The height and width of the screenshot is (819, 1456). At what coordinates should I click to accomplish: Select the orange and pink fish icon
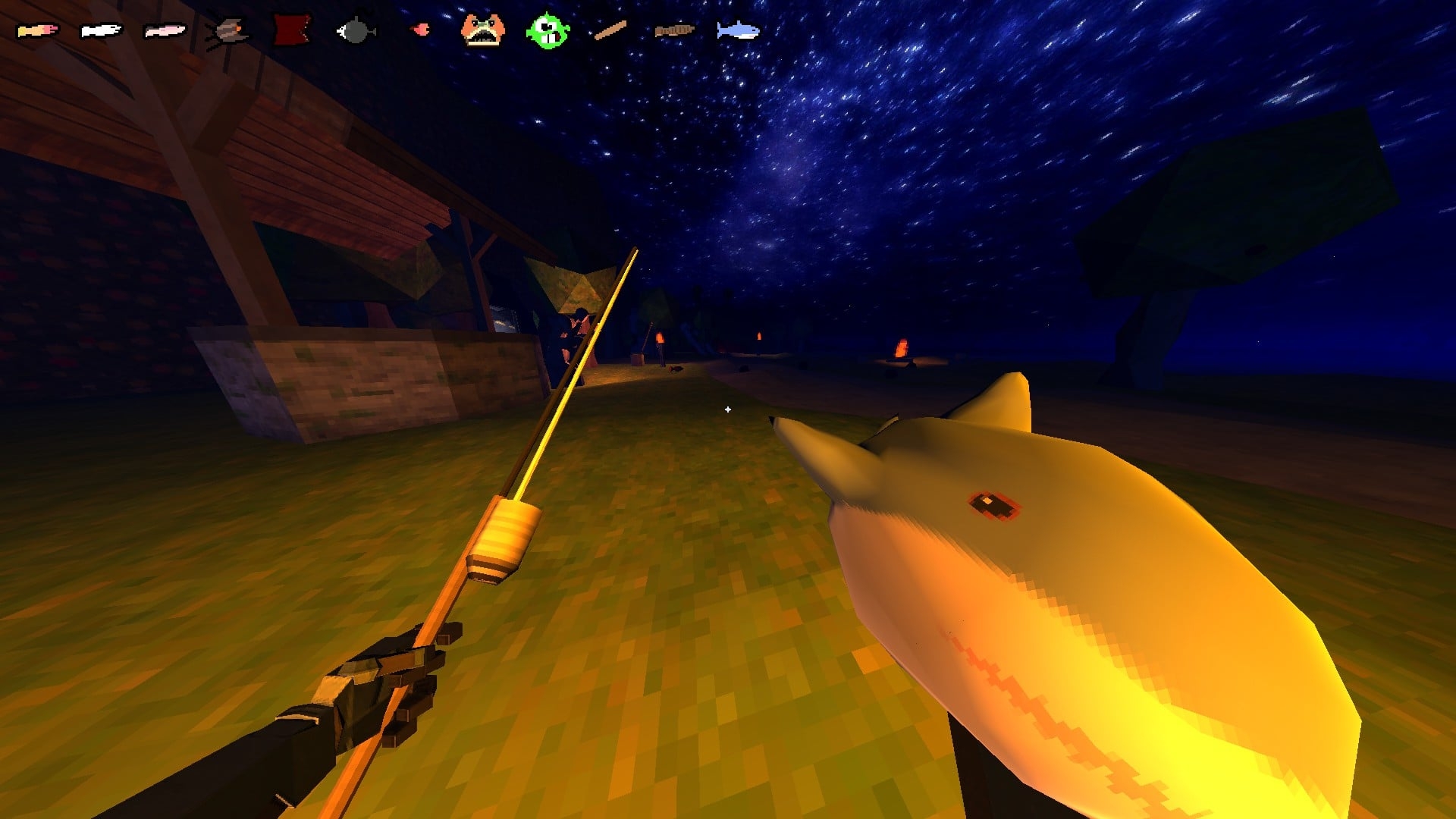tap(37, 31)
